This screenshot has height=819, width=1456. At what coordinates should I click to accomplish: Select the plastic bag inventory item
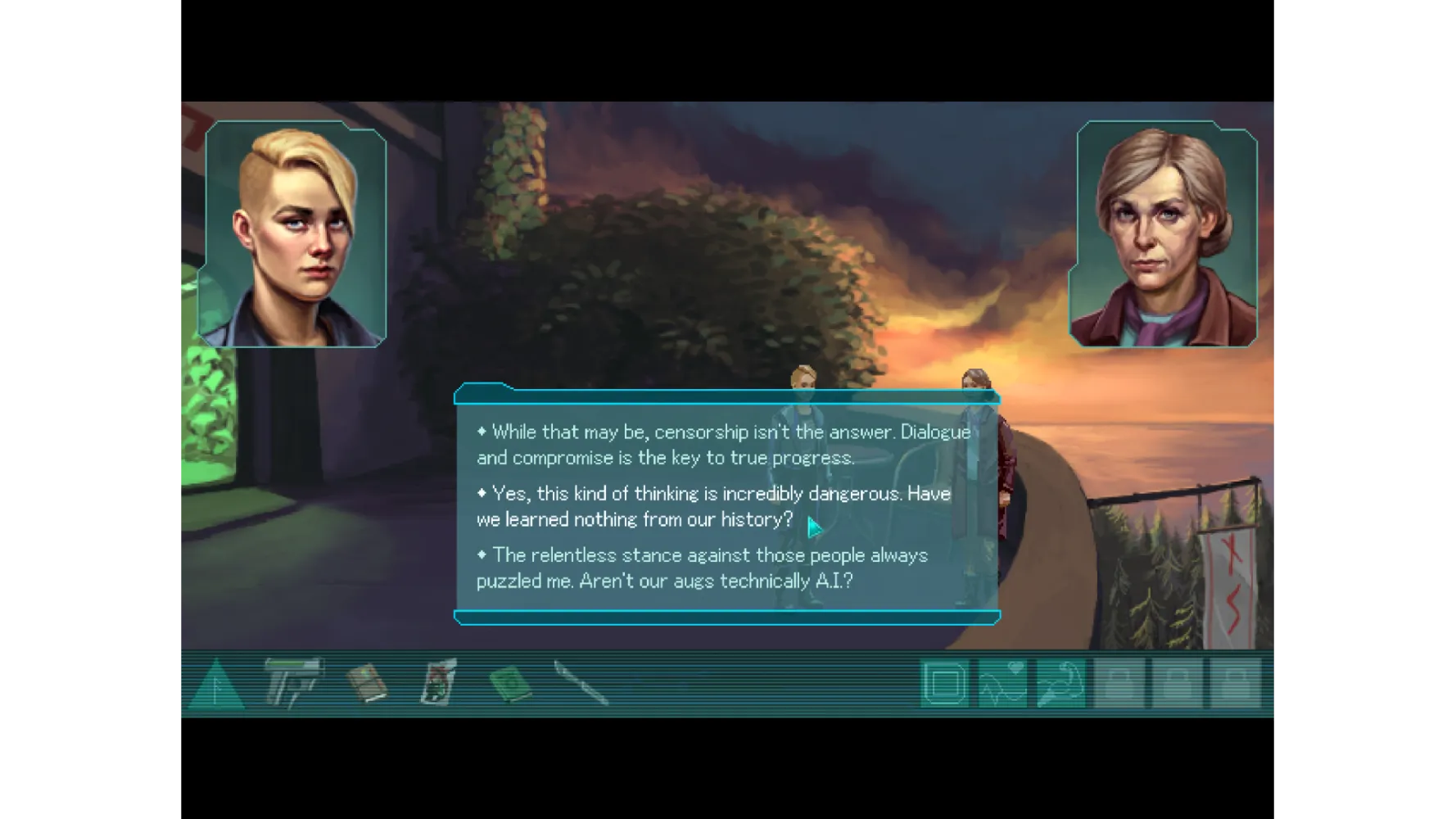point(439,681)
